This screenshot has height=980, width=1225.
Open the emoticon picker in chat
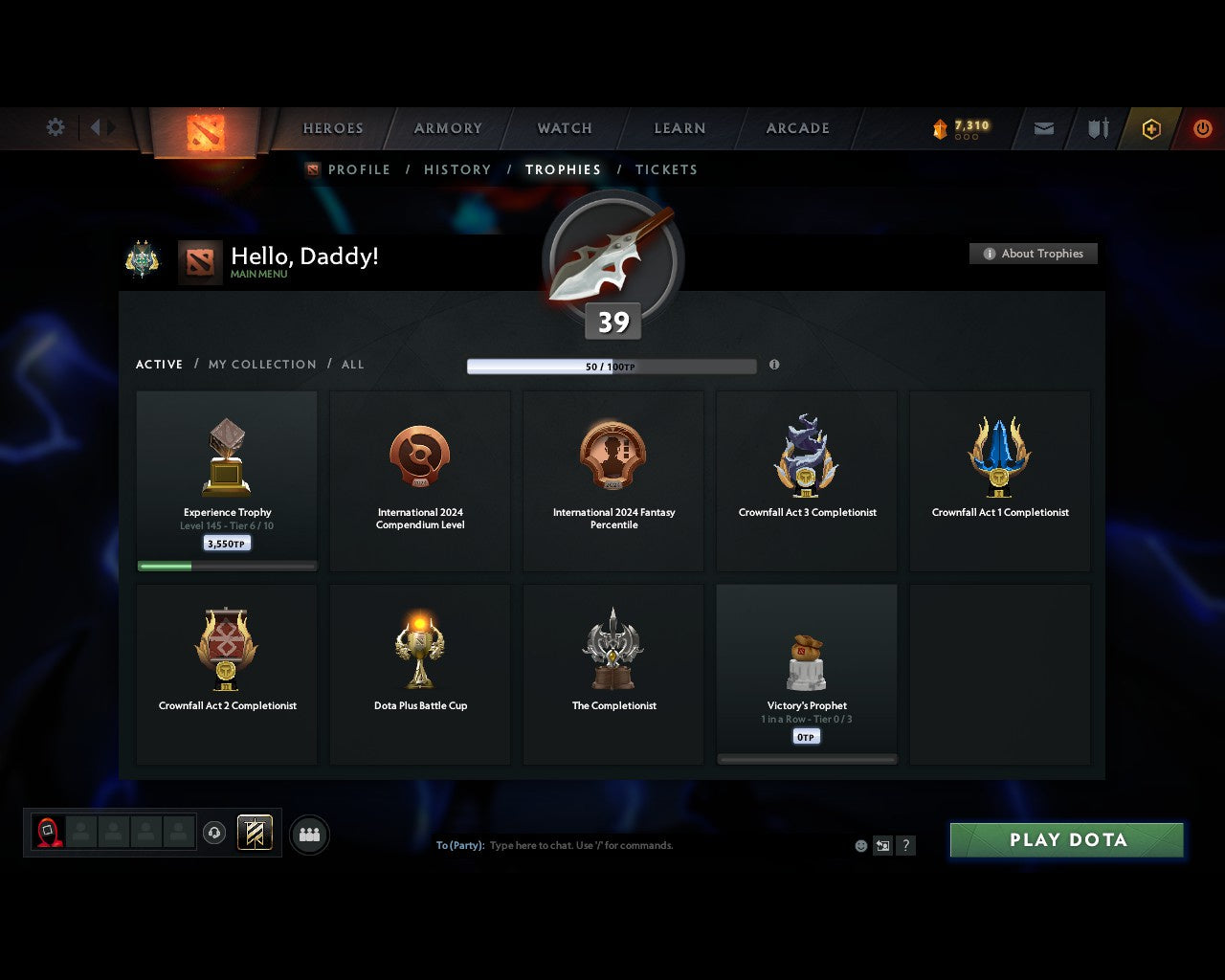(859, 846)
